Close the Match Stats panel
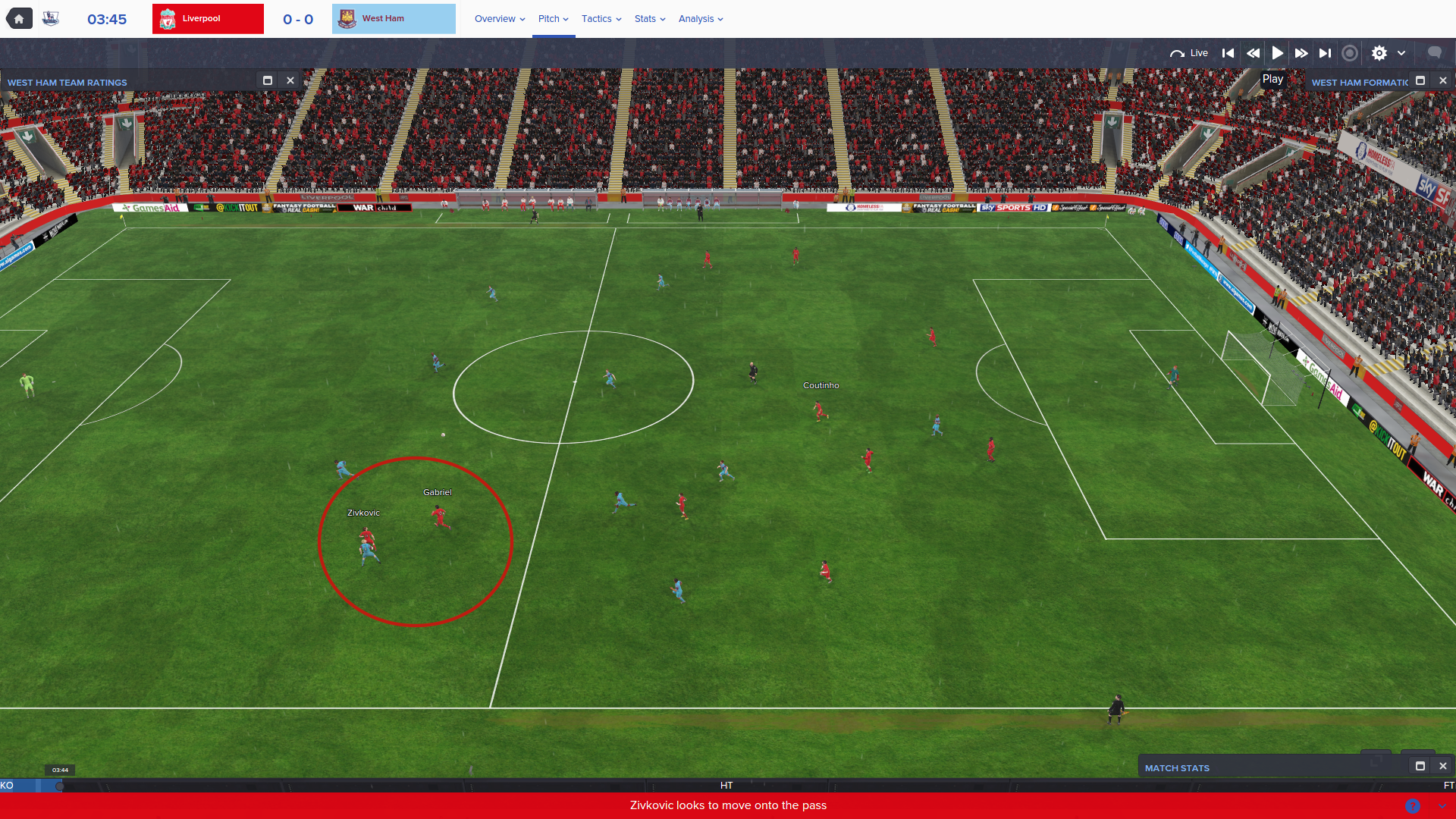1456x819 pixels. [1443, 766]
